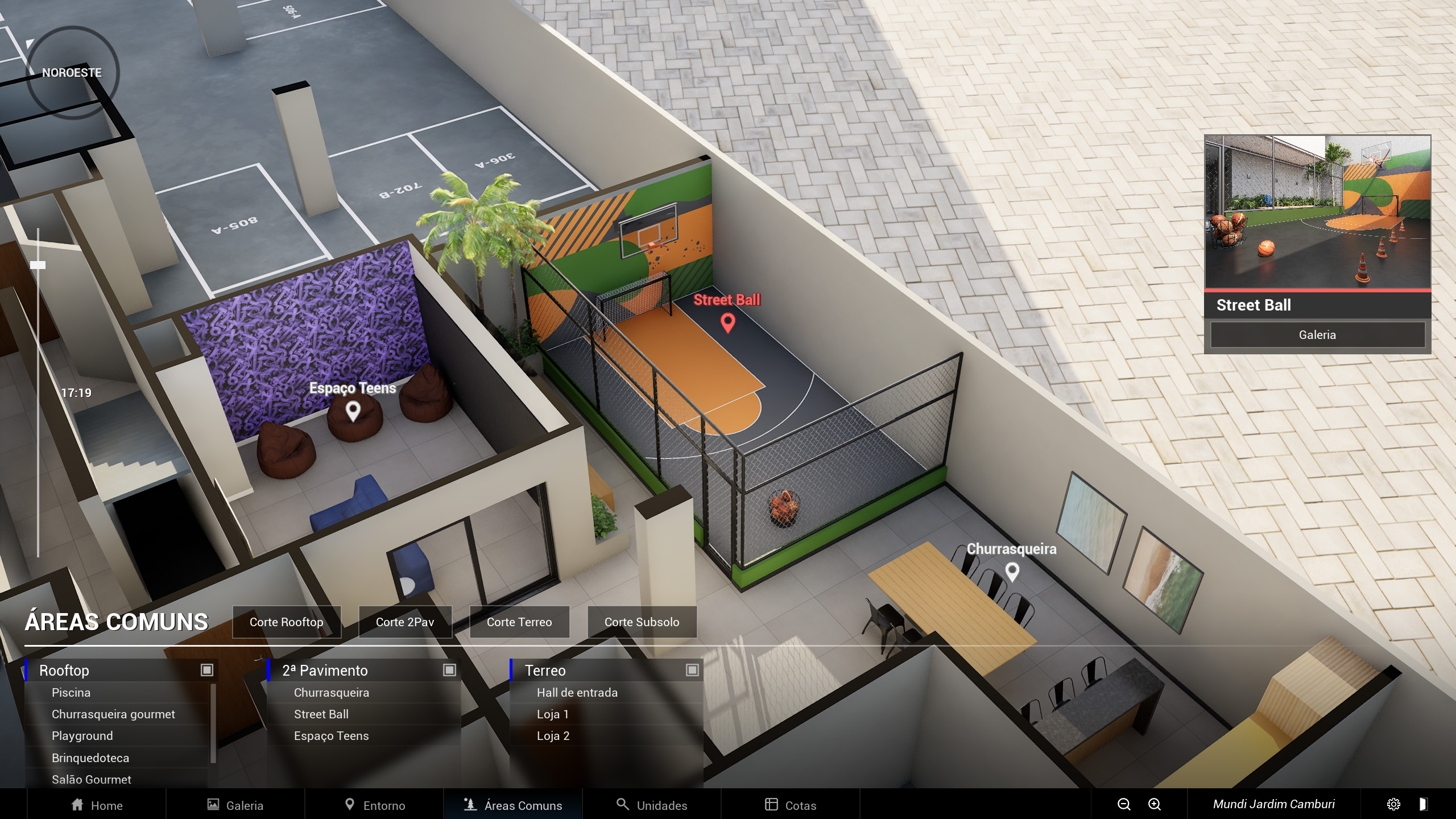The image size is (1456, 819).
Task: Switch to Corte 2Pav section view
Action: (405, 622)
